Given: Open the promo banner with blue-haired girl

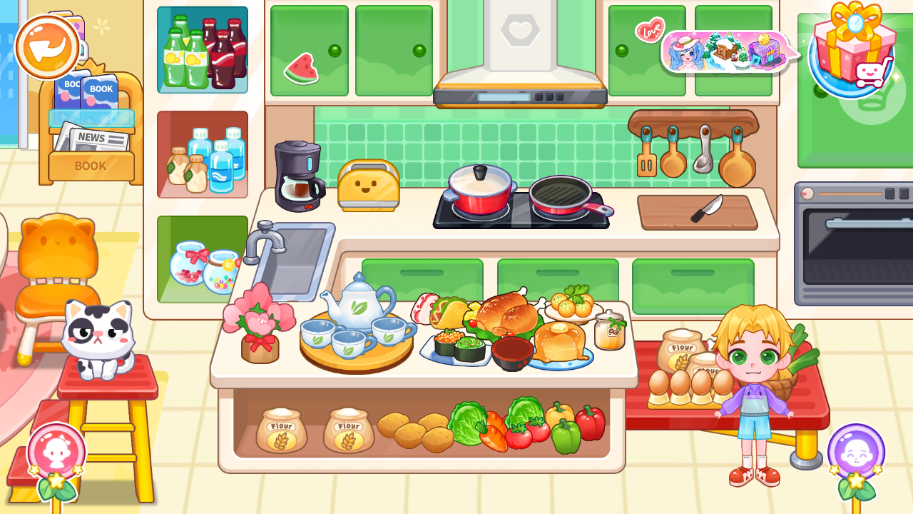Looking at the screenshot, I should (x=726, y=51).
